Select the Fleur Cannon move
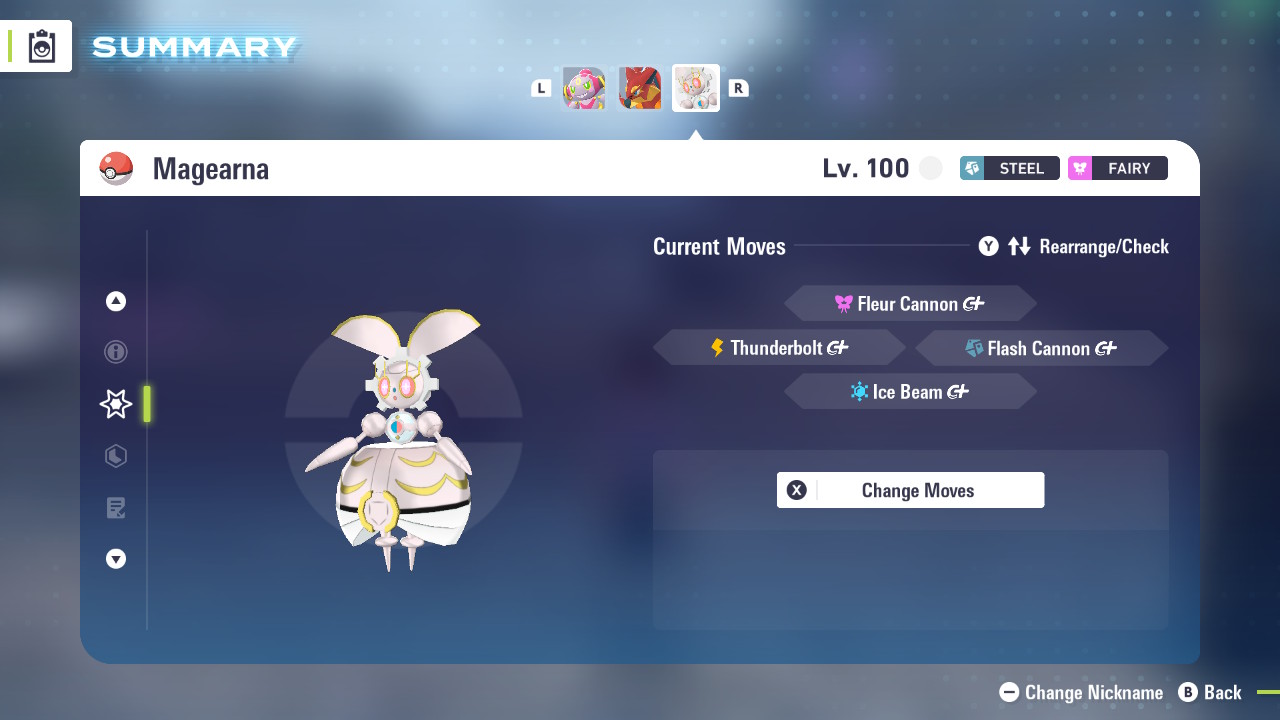The image size is (1280, 720). pos(910,303)
